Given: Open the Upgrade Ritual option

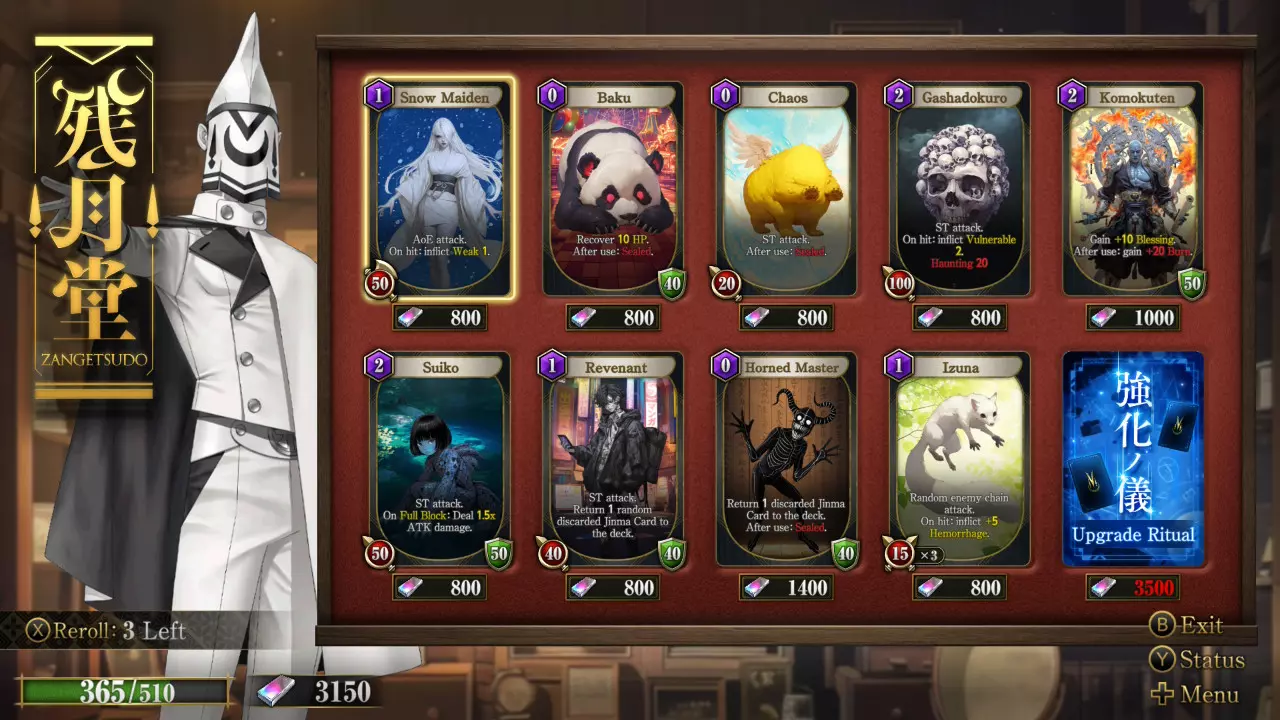Looking at the screenshot, I should coord(1134,460).
